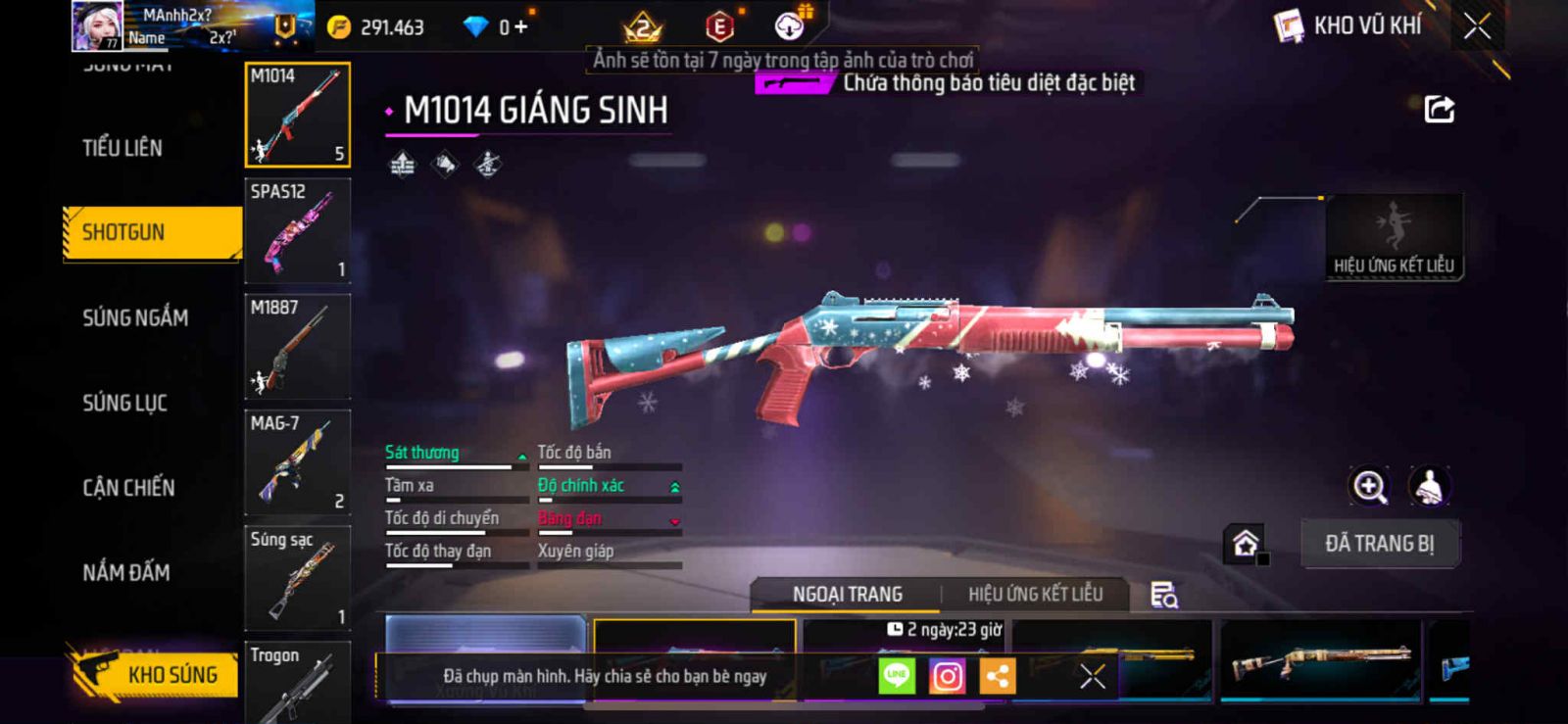Choose the SPAS12 shotgun thumbnail
Viewport: 1568px width, 724px height.
tap(297, 231)
